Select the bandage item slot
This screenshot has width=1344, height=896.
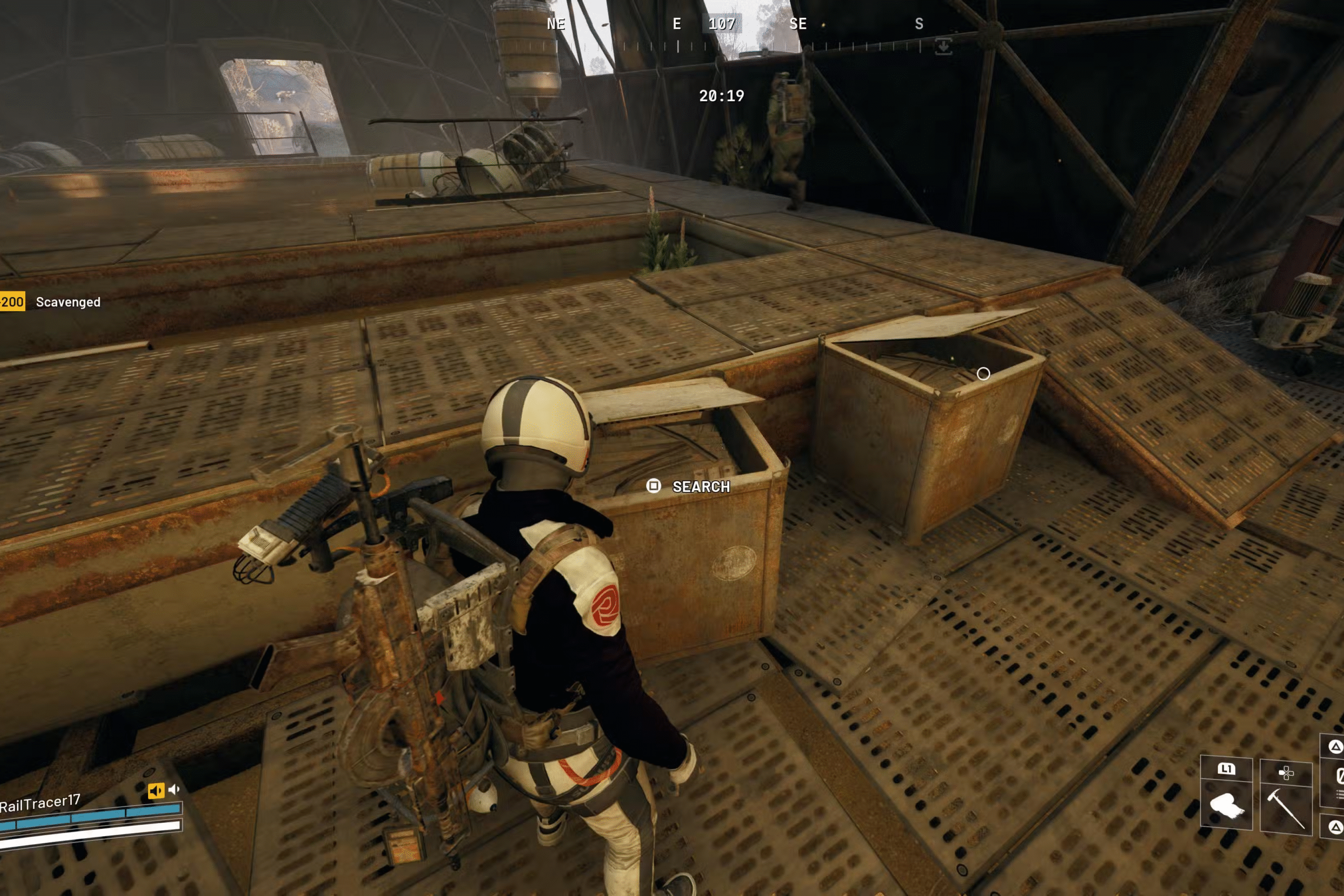pyautogui.click(x=1226, y=807)
